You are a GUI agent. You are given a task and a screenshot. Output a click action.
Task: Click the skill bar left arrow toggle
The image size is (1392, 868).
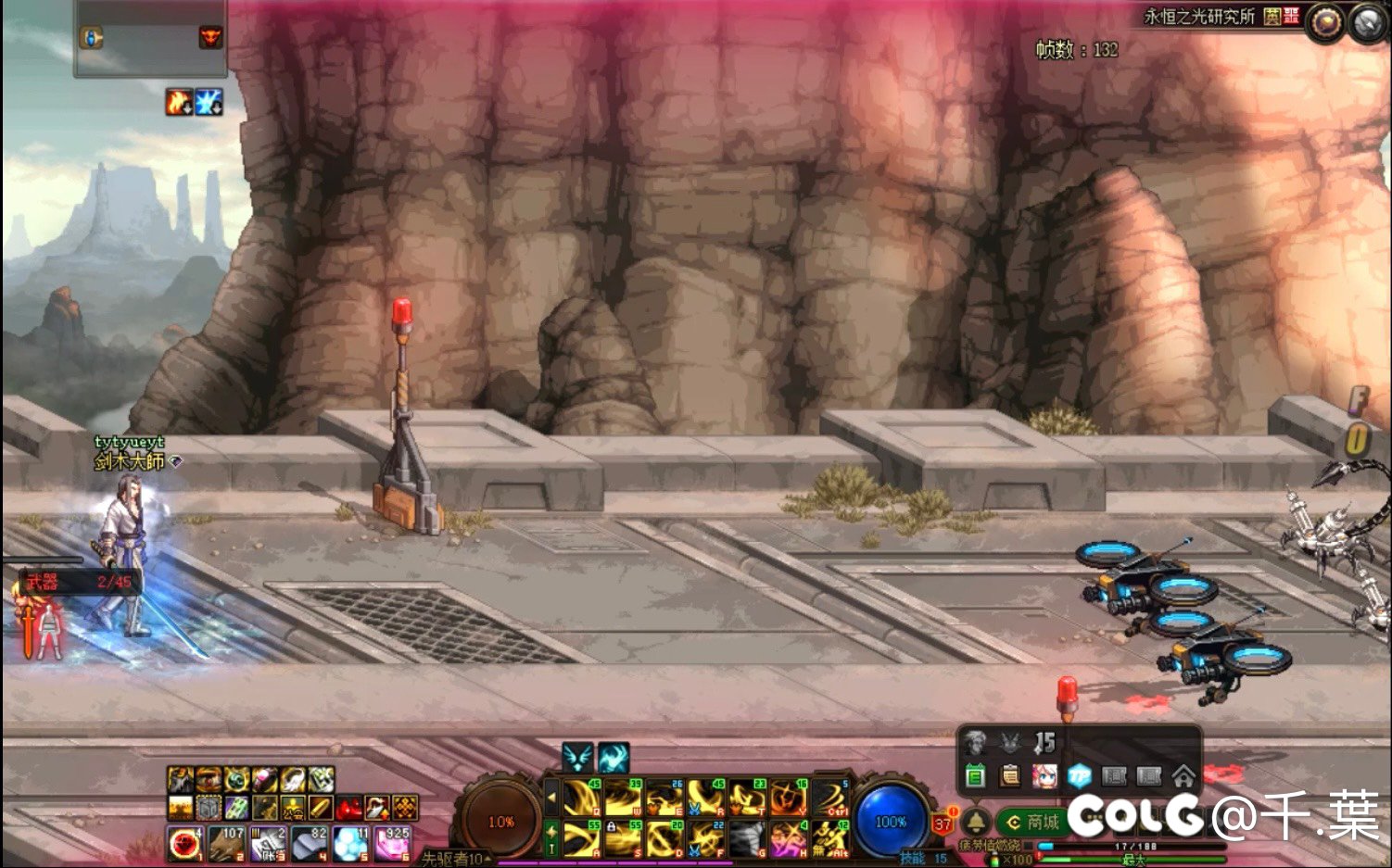(551, 797)
